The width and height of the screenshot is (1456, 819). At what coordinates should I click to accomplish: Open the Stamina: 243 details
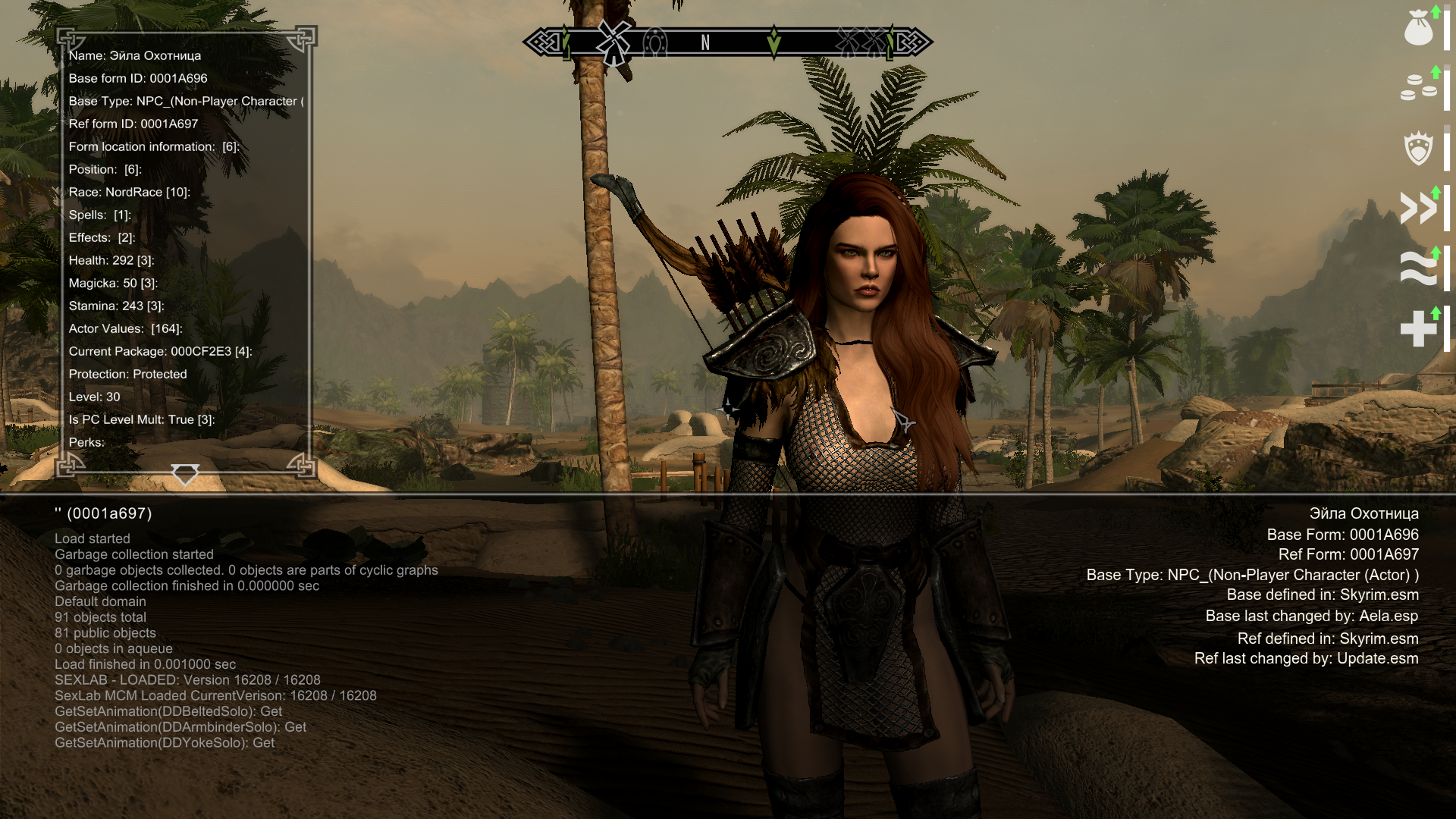point(116,306)
